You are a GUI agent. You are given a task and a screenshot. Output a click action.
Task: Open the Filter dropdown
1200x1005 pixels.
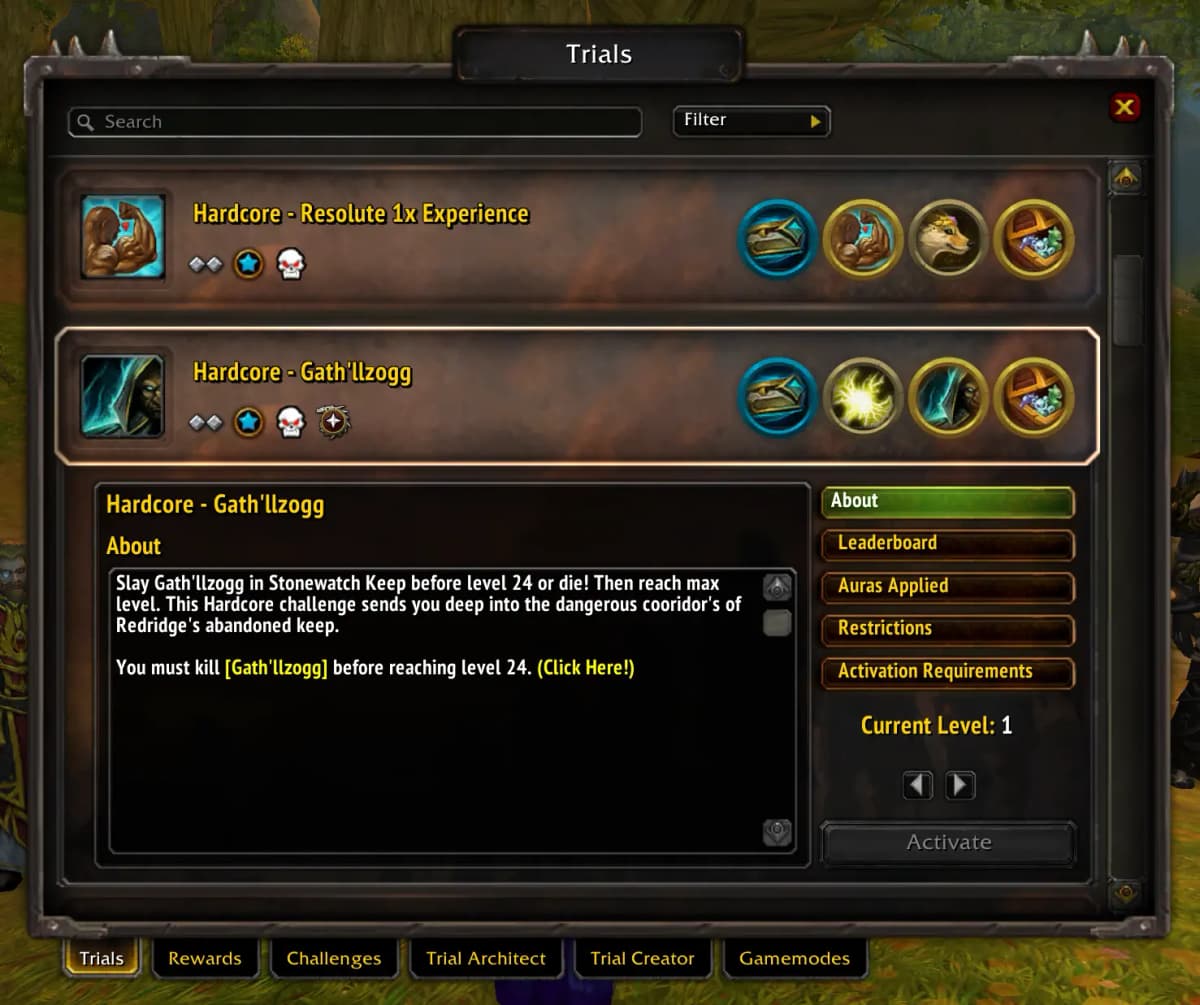click(x=751, y=121)
